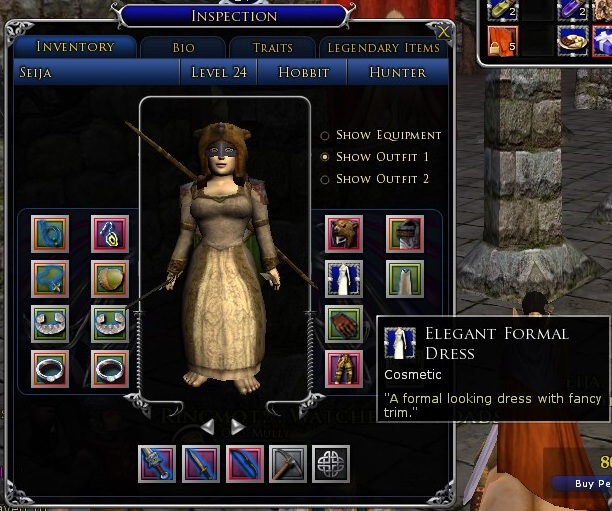The width and height of the screenshot is (612, 511).
Task: Choose the Show Equipment option
Action: [325, 135]
